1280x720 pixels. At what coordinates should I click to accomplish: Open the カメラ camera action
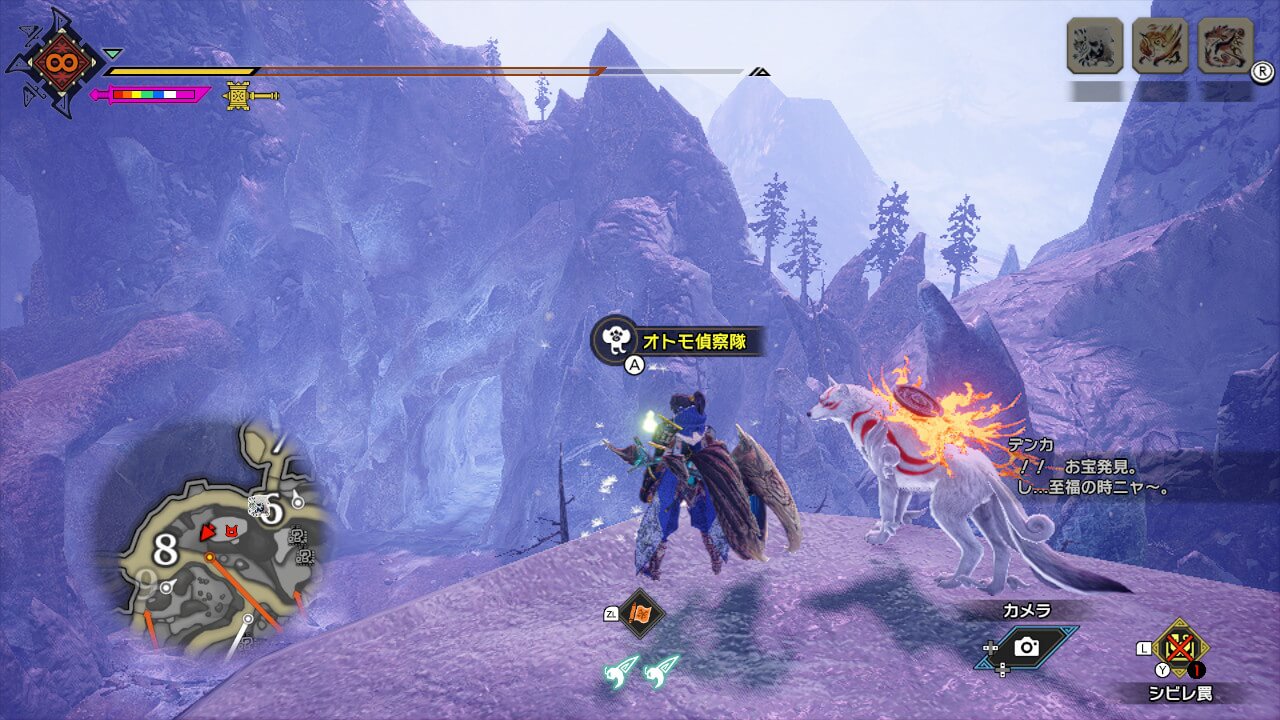[x=1027, y=647]
